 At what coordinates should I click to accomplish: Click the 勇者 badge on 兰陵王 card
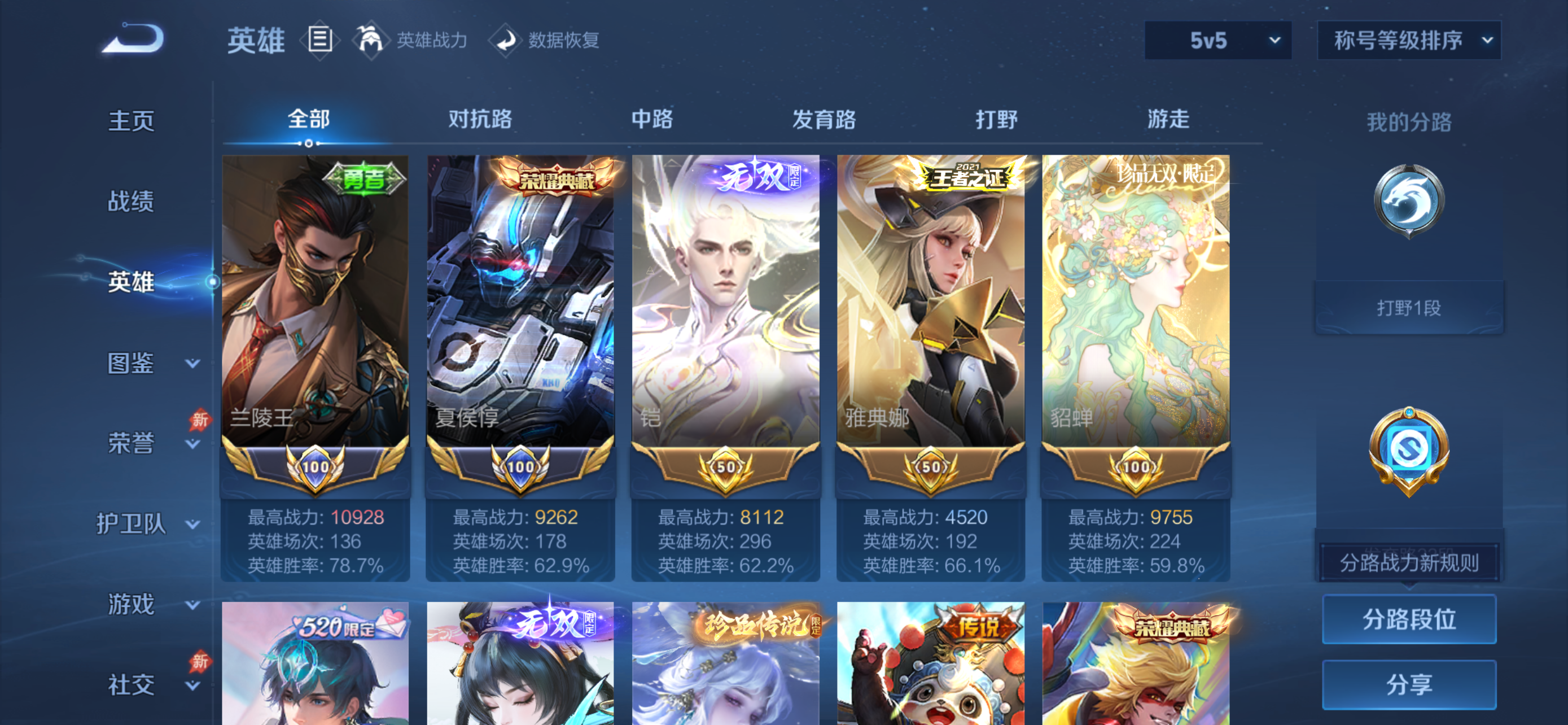click(365, 179)
